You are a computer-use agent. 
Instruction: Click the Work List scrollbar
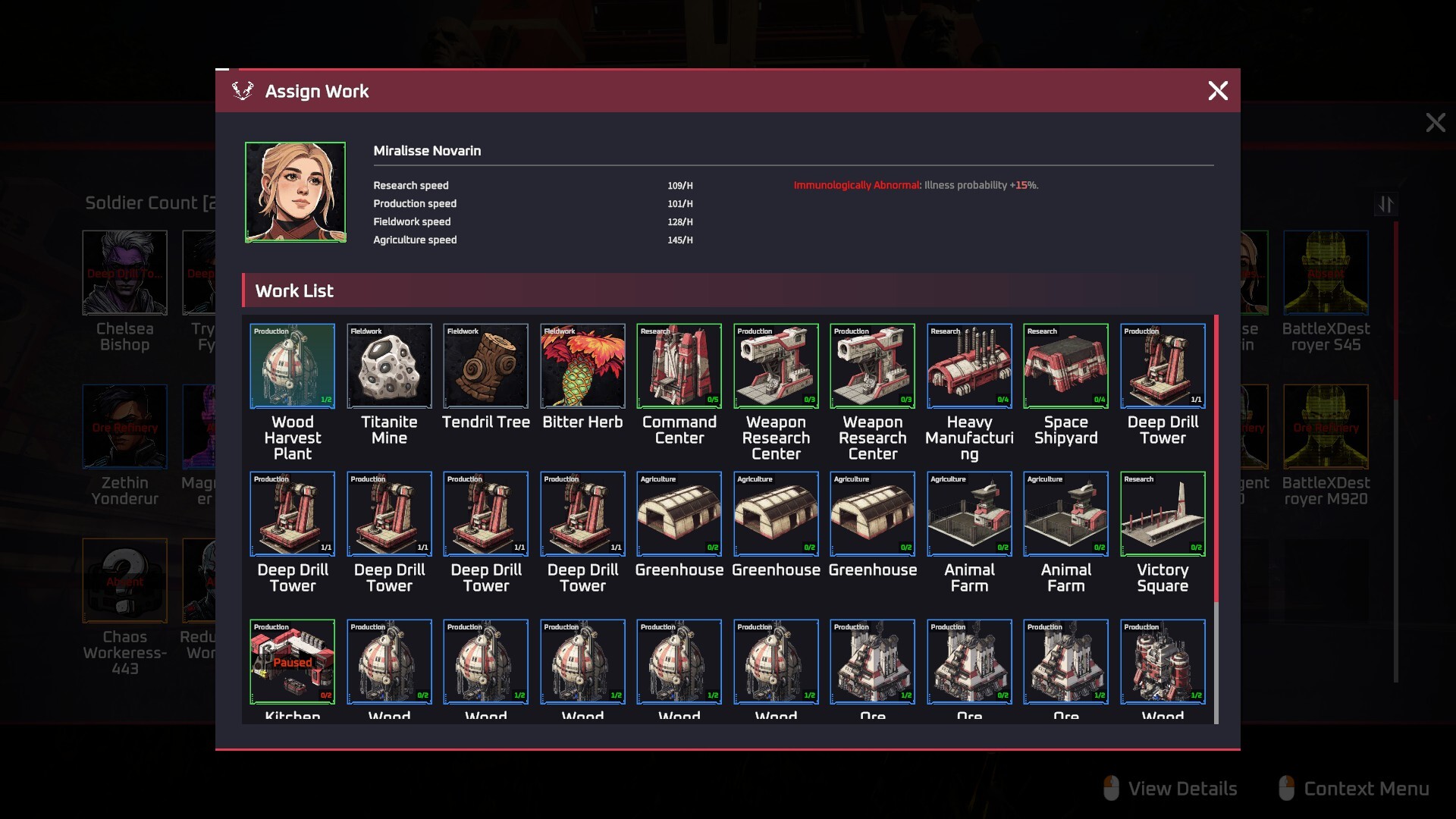(x=1216, y=455)
